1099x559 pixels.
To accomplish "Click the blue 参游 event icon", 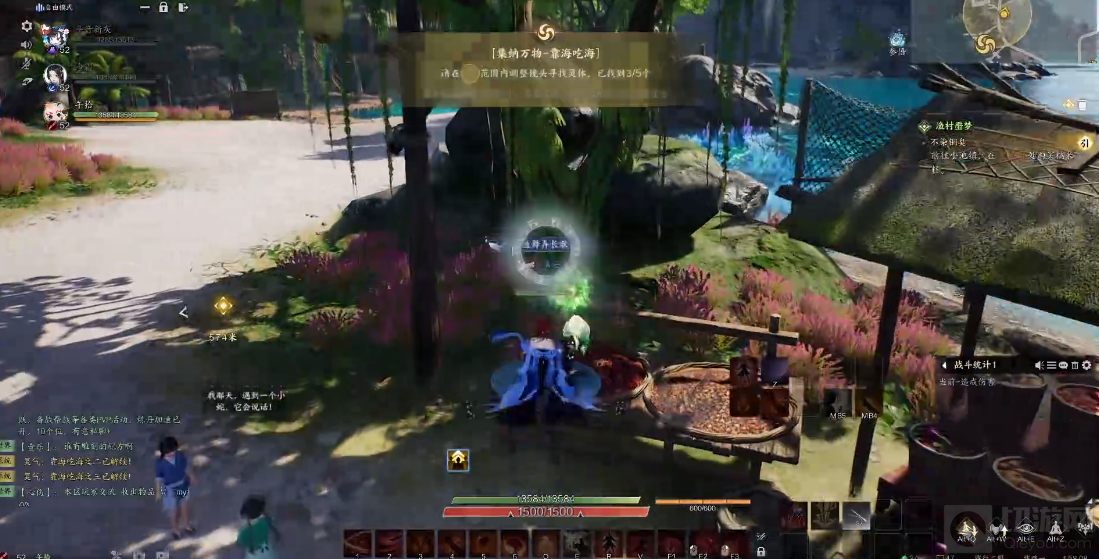I will click(897, 38).
